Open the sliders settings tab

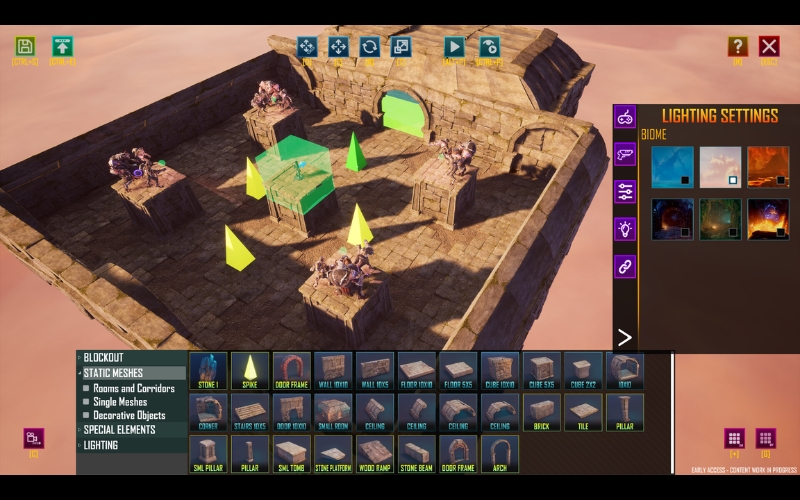[625, 192]
